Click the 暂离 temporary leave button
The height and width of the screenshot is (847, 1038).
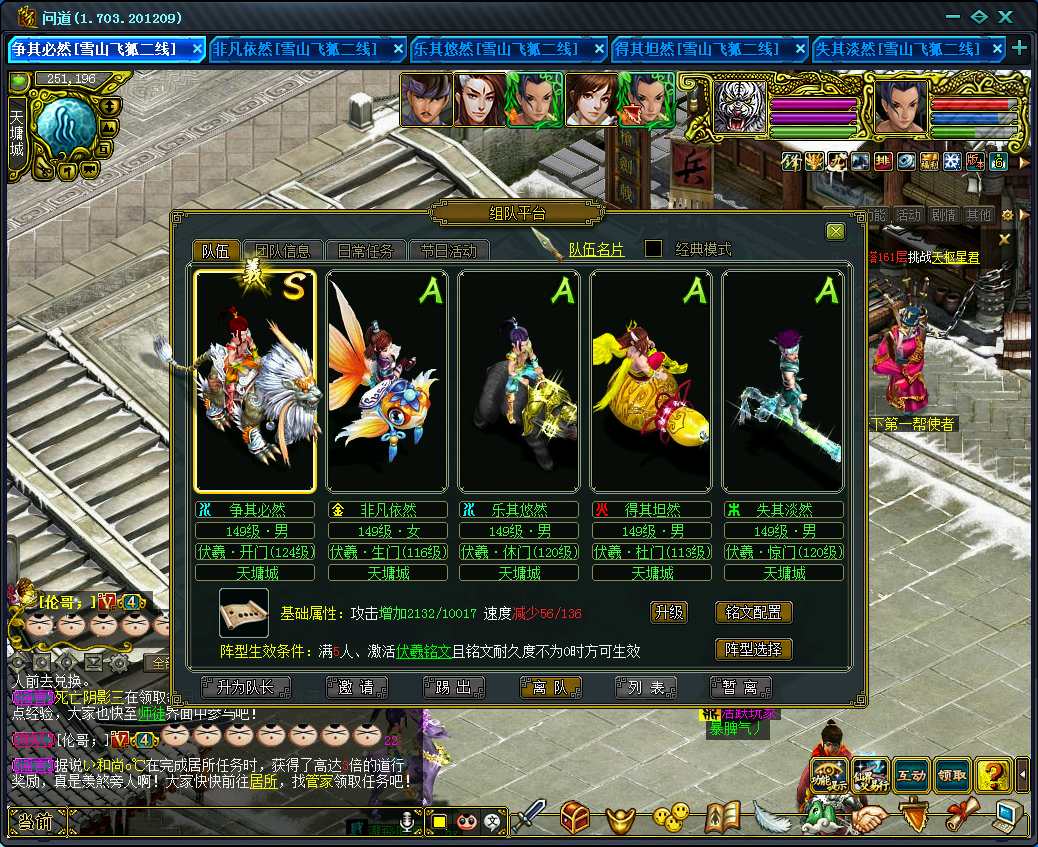point(741,687)
